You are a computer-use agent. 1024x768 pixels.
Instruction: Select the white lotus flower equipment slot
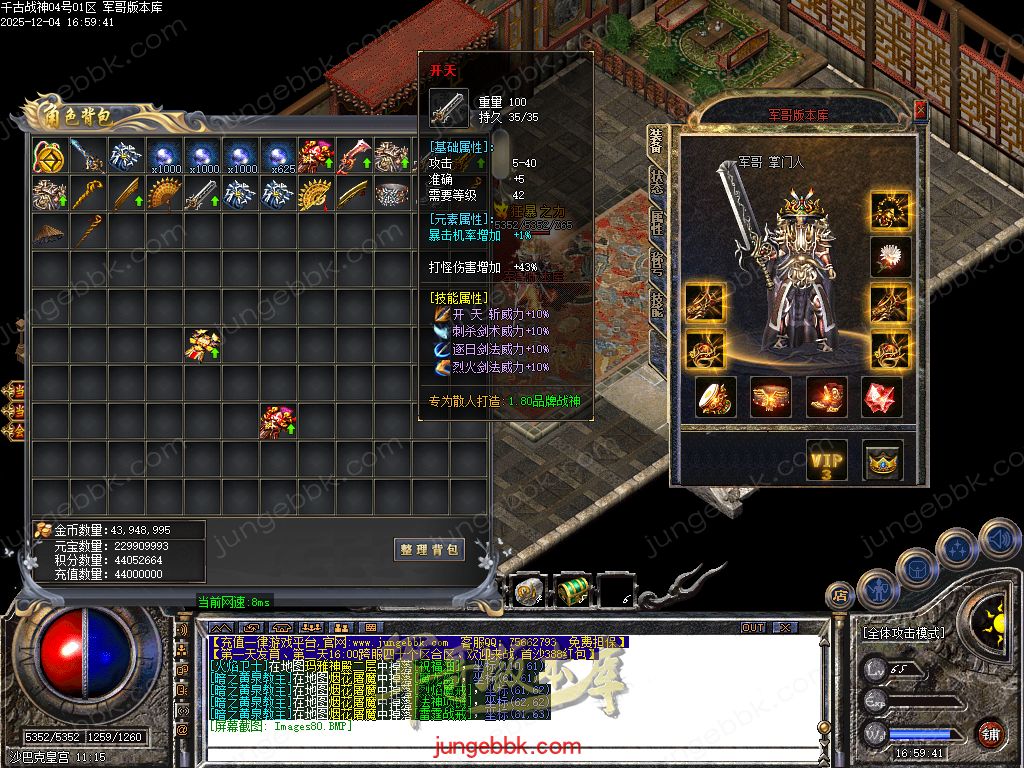click(x=889, y=257)
